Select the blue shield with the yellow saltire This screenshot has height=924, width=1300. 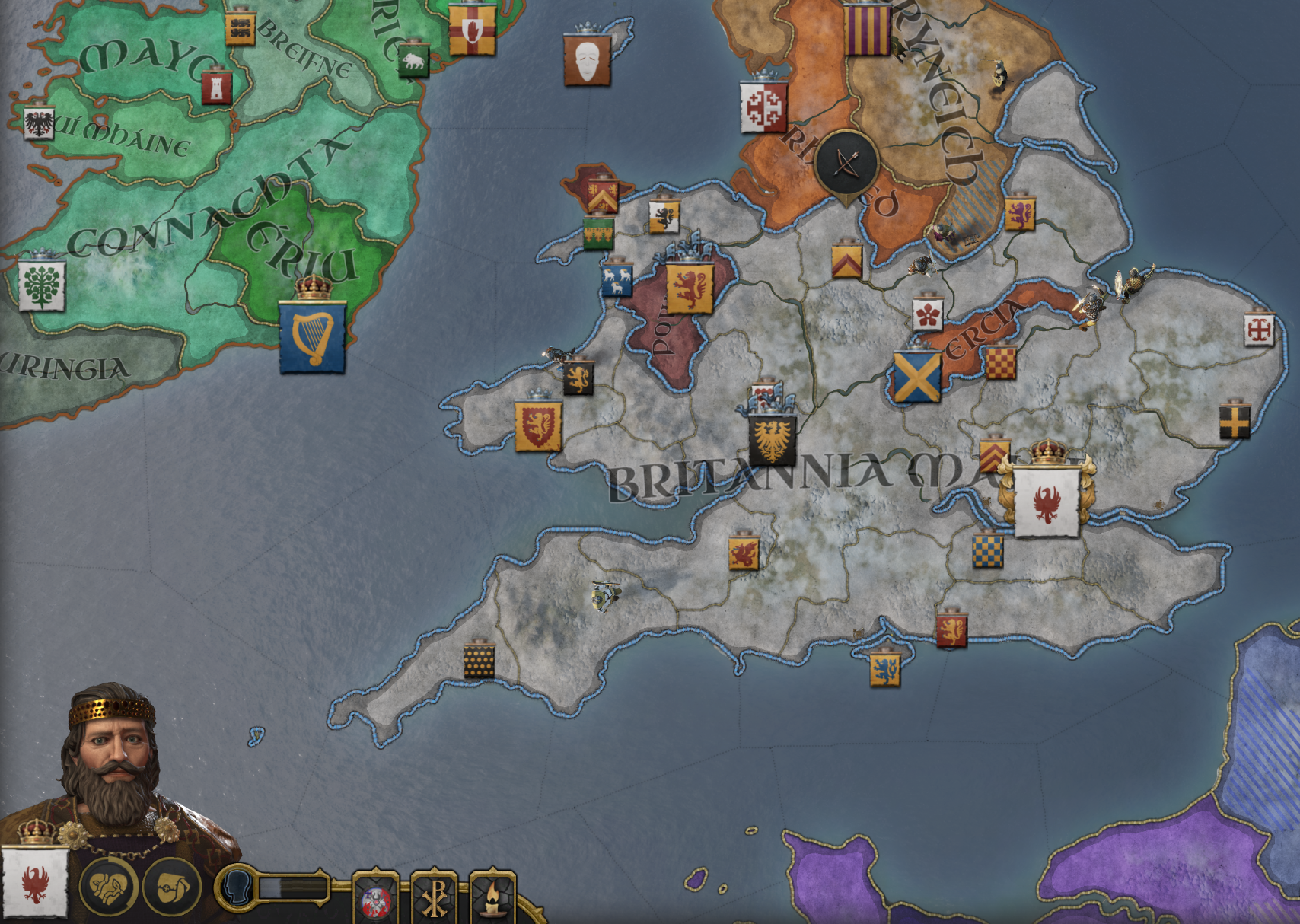coord(916,376)
